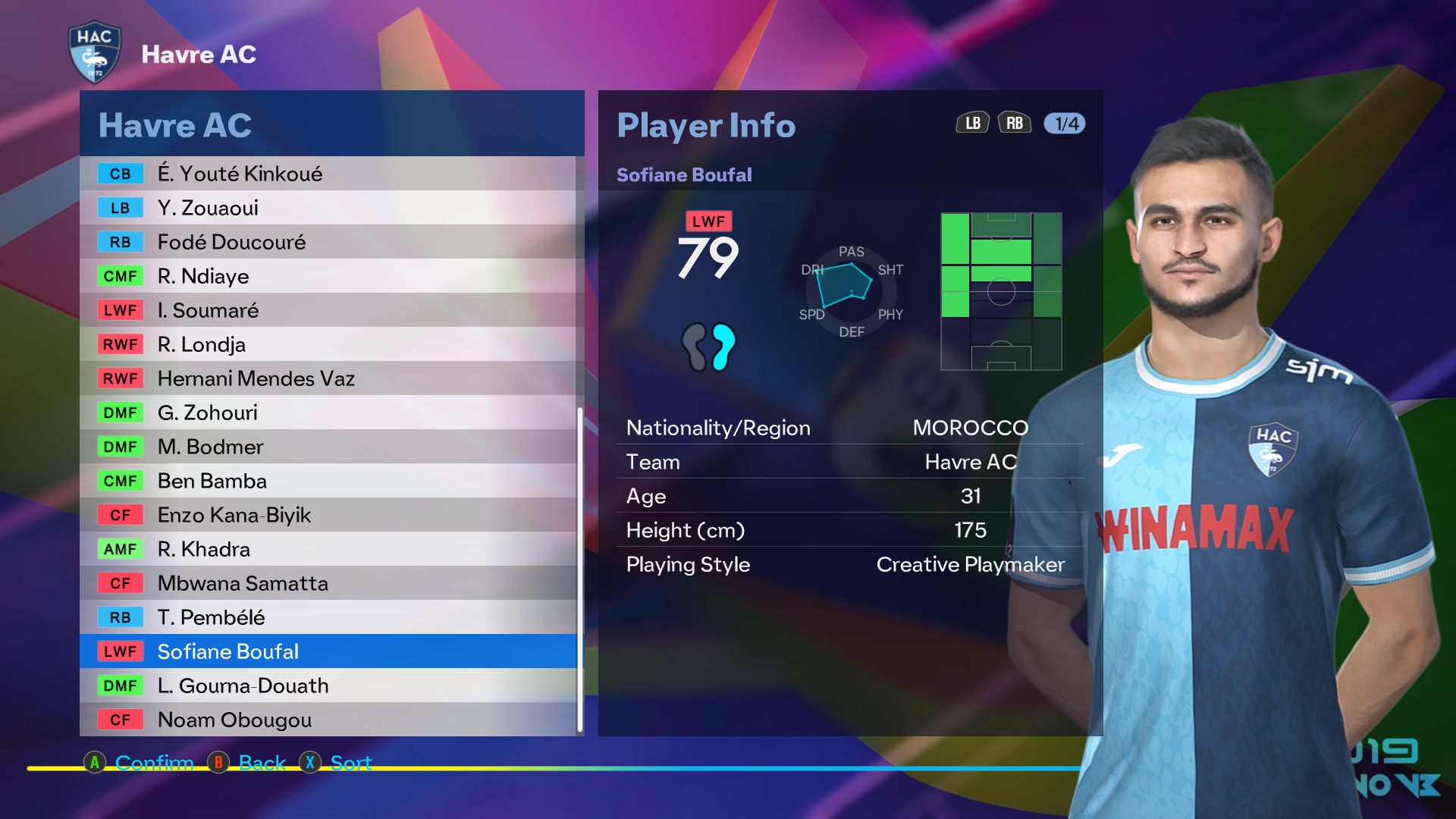Choose R. Londja player row

(328, 344)
